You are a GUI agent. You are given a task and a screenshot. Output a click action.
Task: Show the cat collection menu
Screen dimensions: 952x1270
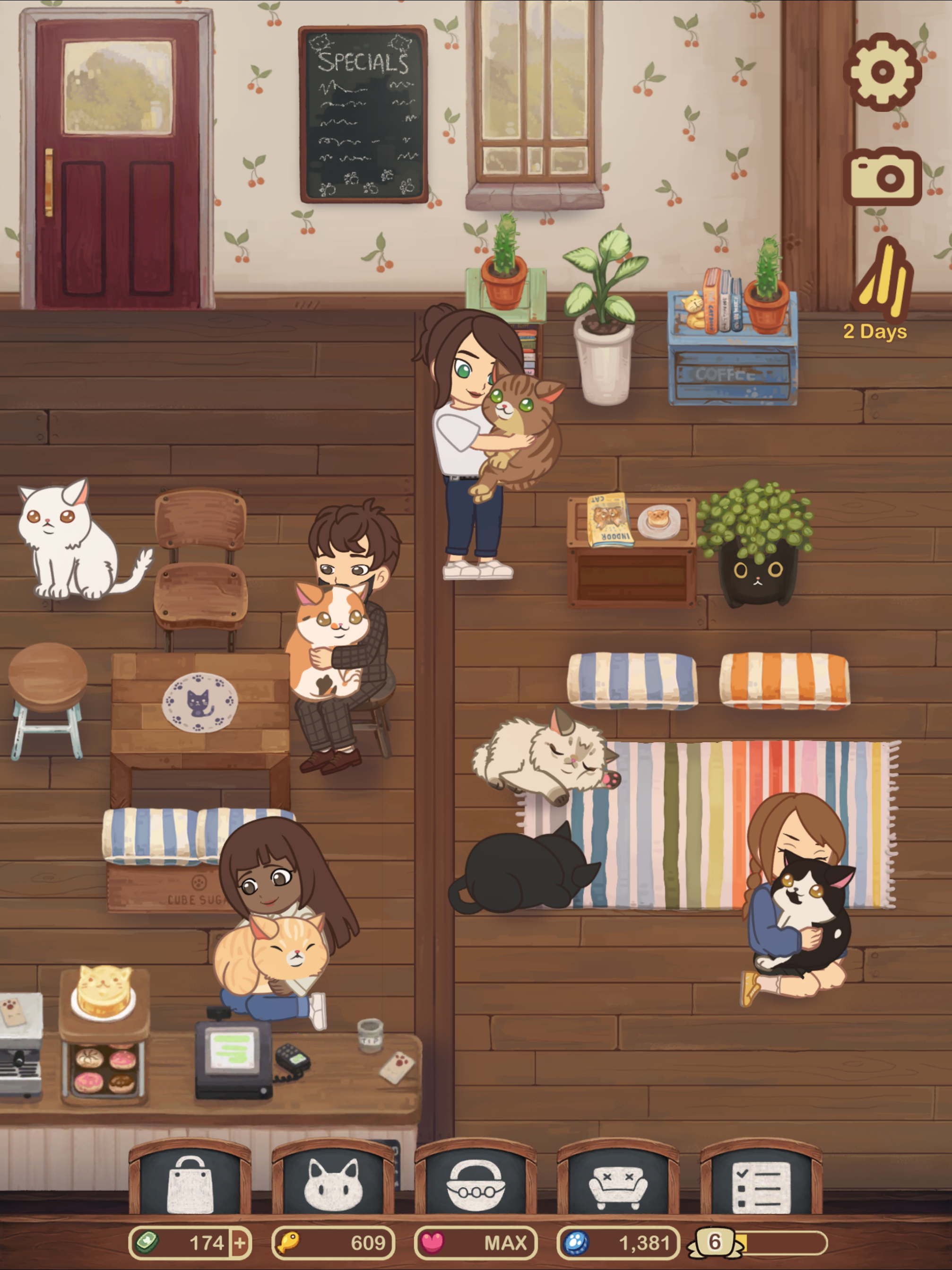tap(333, 1184)
